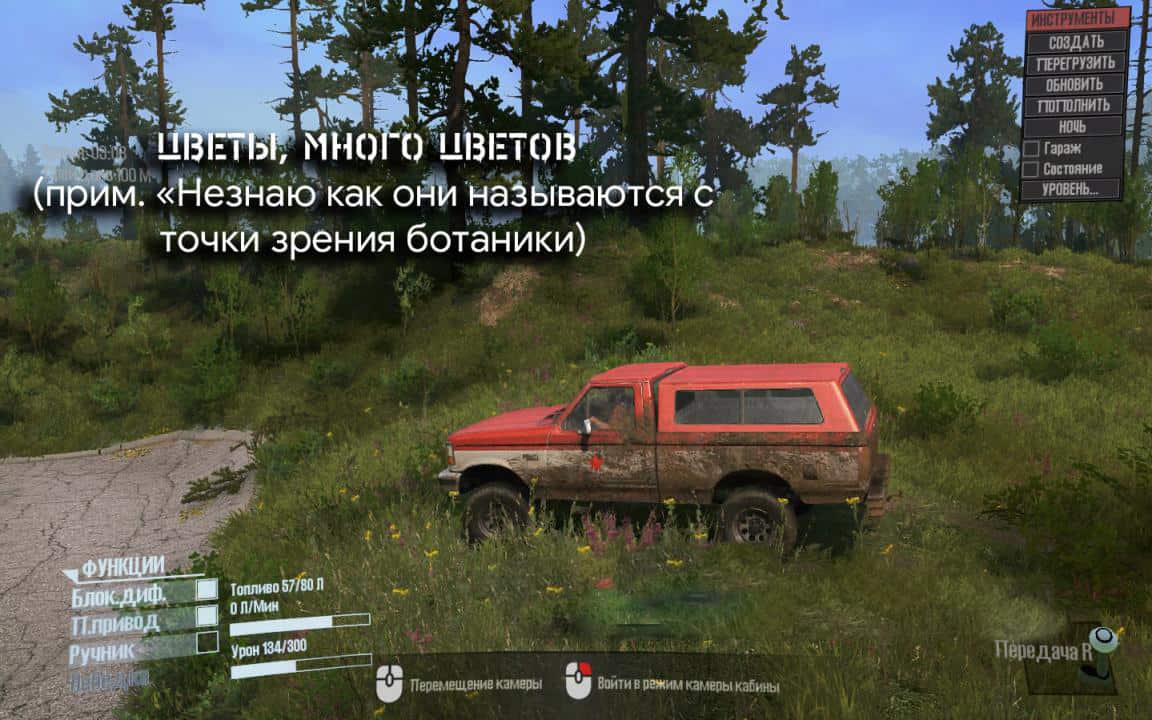Screen dimensions: 1152x720
Task: Open the Инструменты tools menu header
Action: pos(1078,19)
